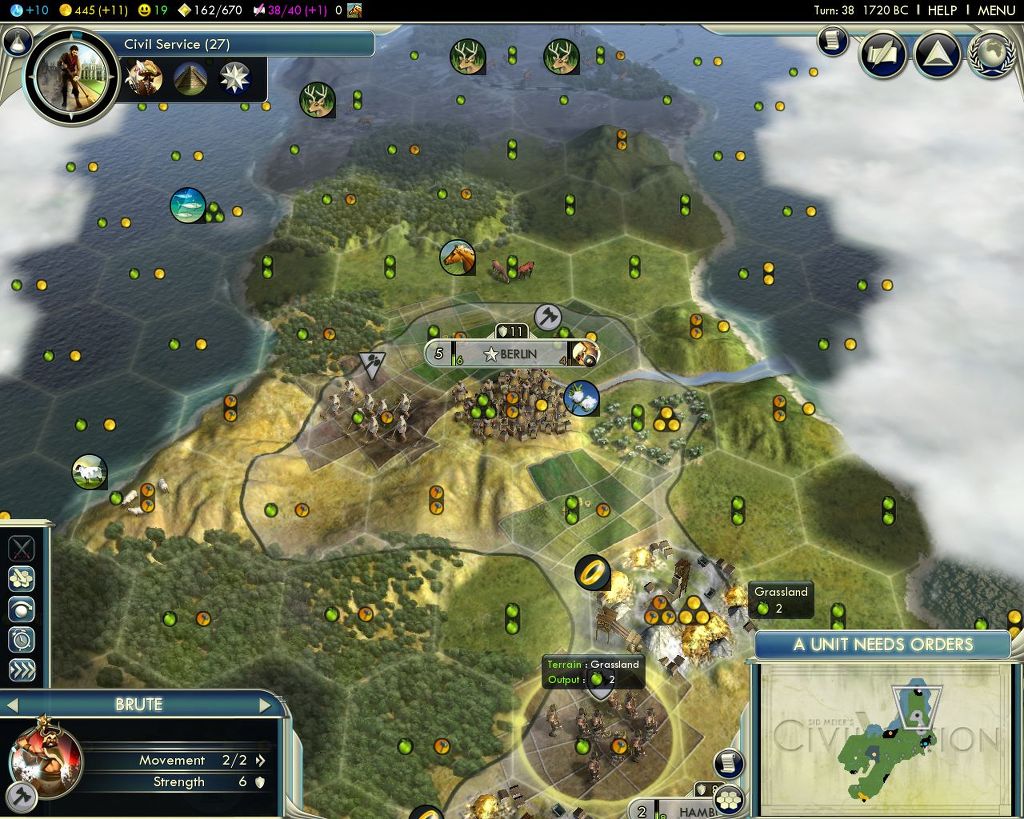Open the strategic view scroll button beside minimap
1024x819 pixels.
point(729,763)
